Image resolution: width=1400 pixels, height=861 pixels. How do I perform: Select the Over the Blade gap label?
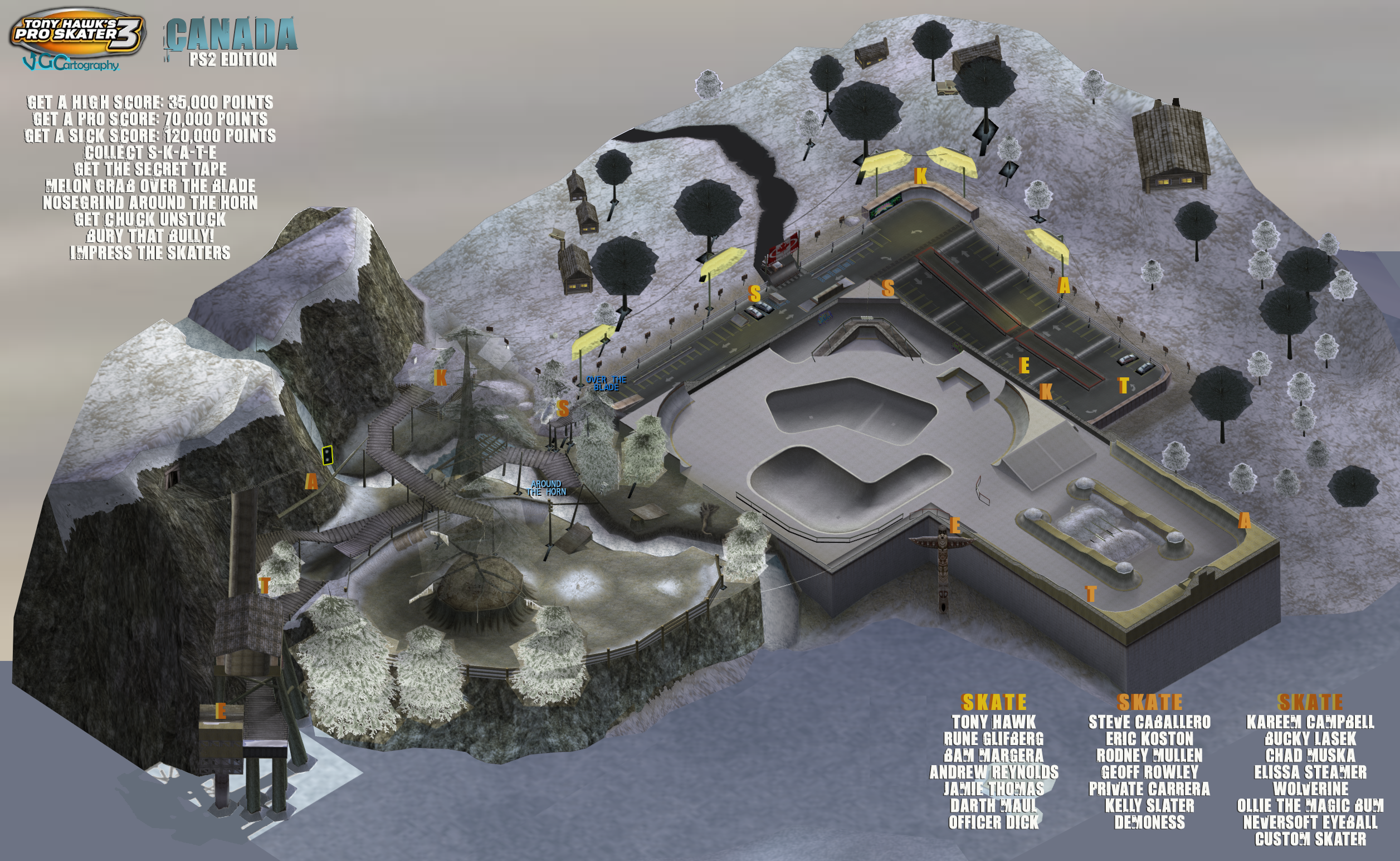(606, 383)
